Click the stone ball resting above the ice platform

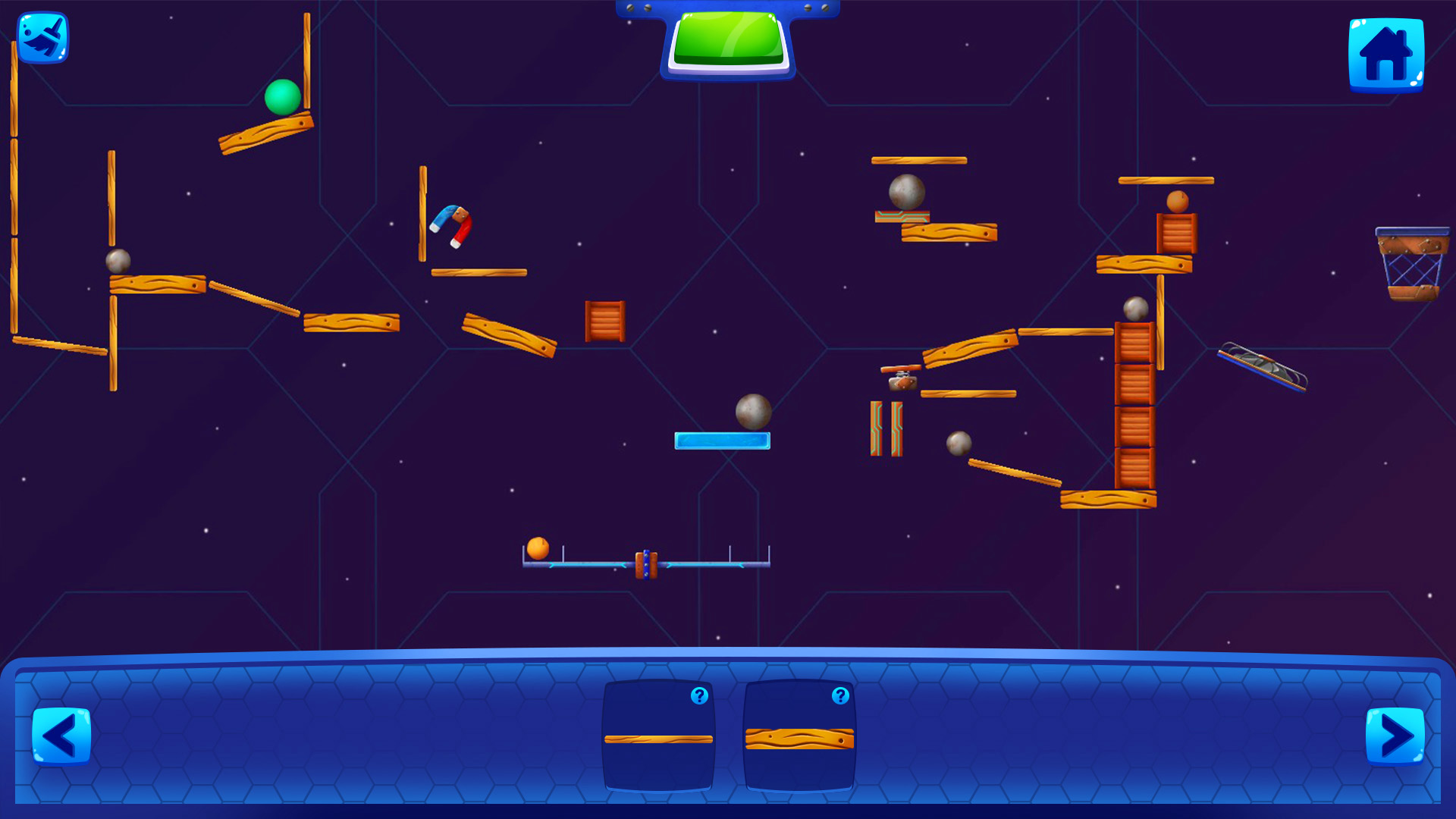click(x=754, y=411)
